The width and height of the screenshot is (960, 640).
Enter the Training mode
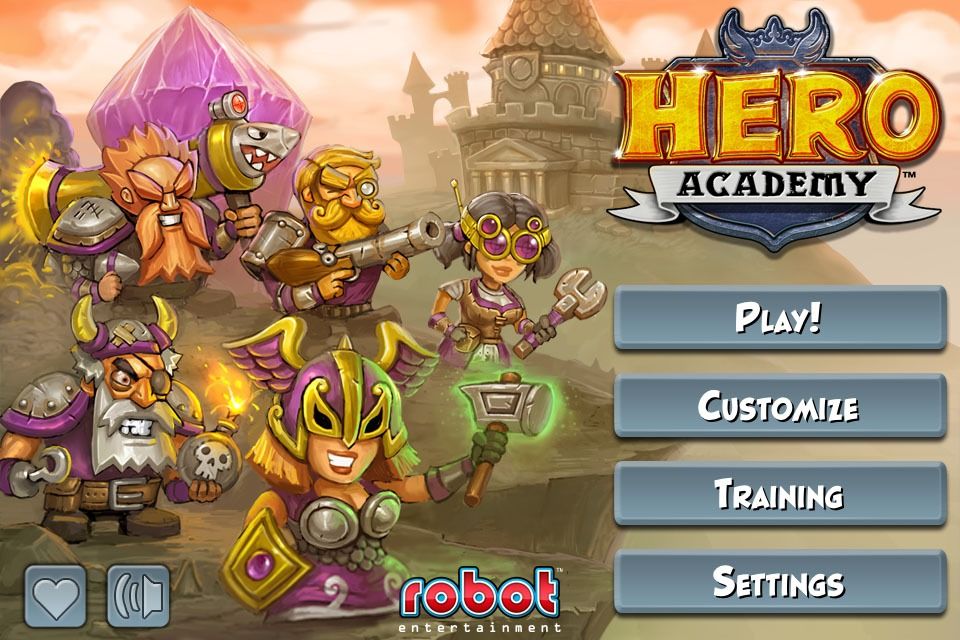point(779,494)
